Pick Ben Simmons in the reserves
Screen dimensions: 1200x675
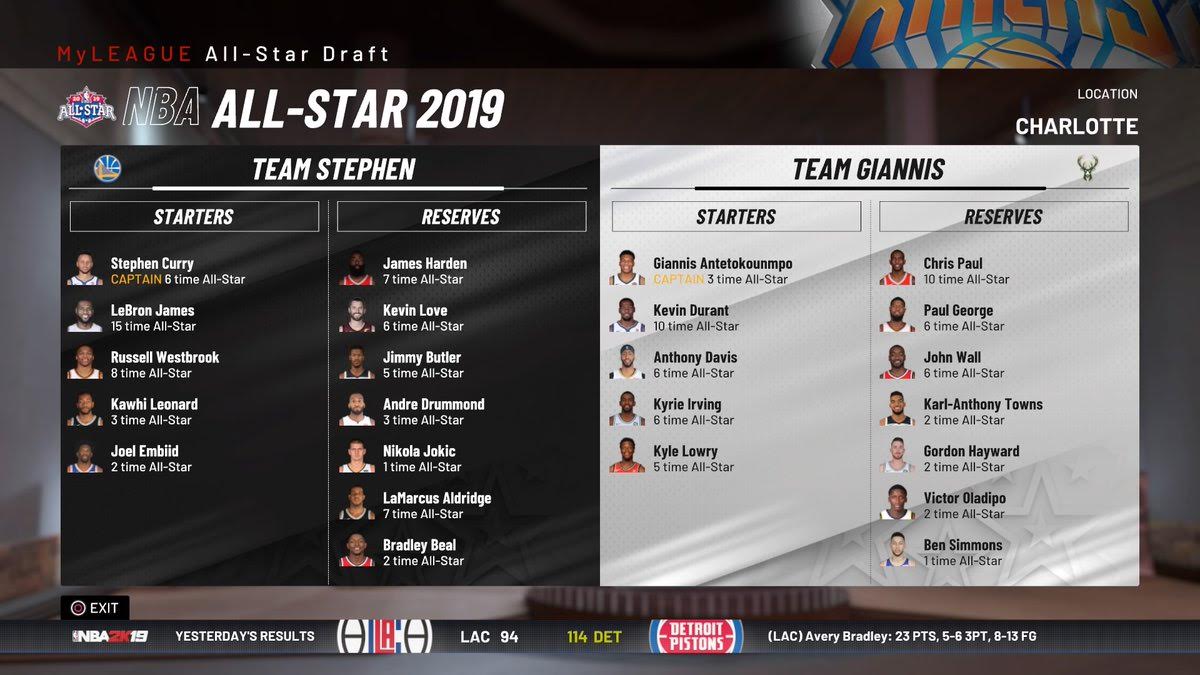962,552
